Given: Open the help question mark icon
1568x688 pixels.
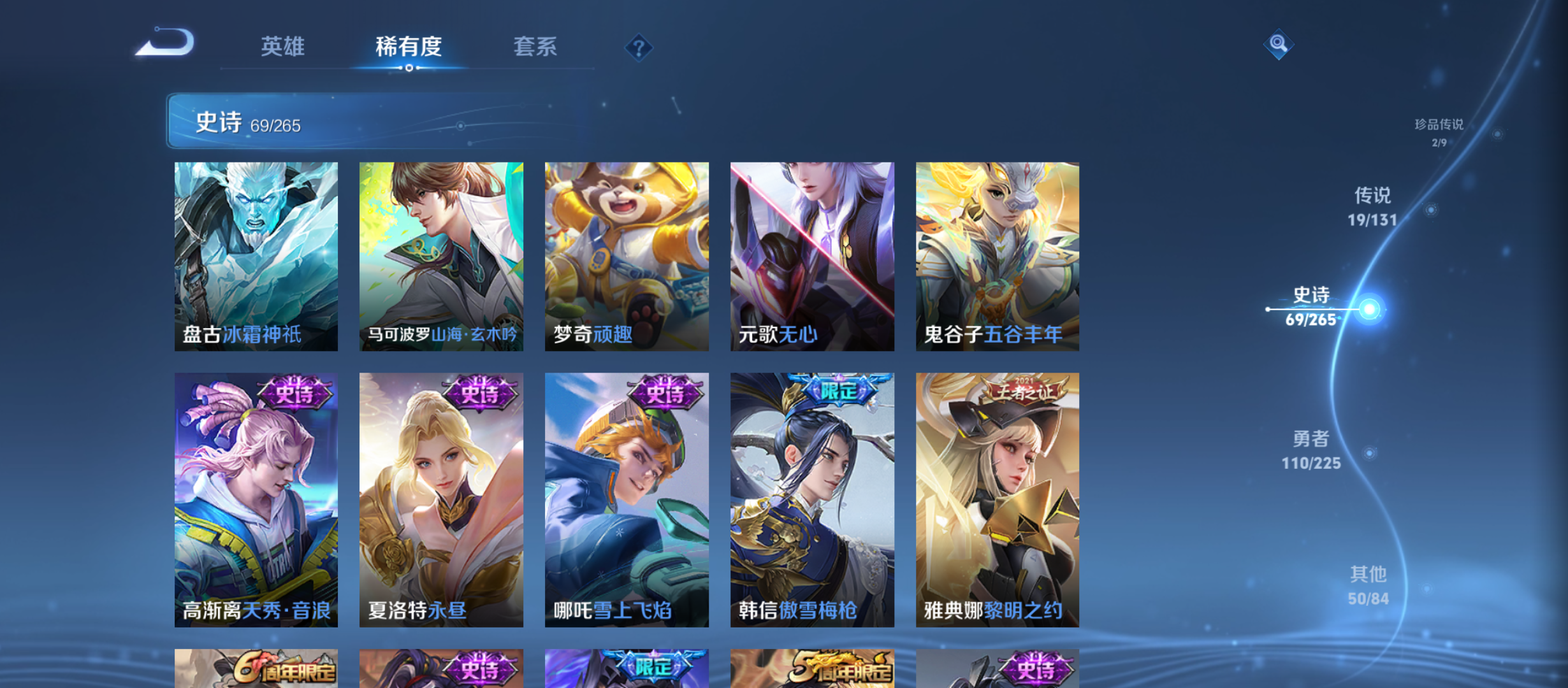Looking at the screenshot, I should (x=639, y=47).
